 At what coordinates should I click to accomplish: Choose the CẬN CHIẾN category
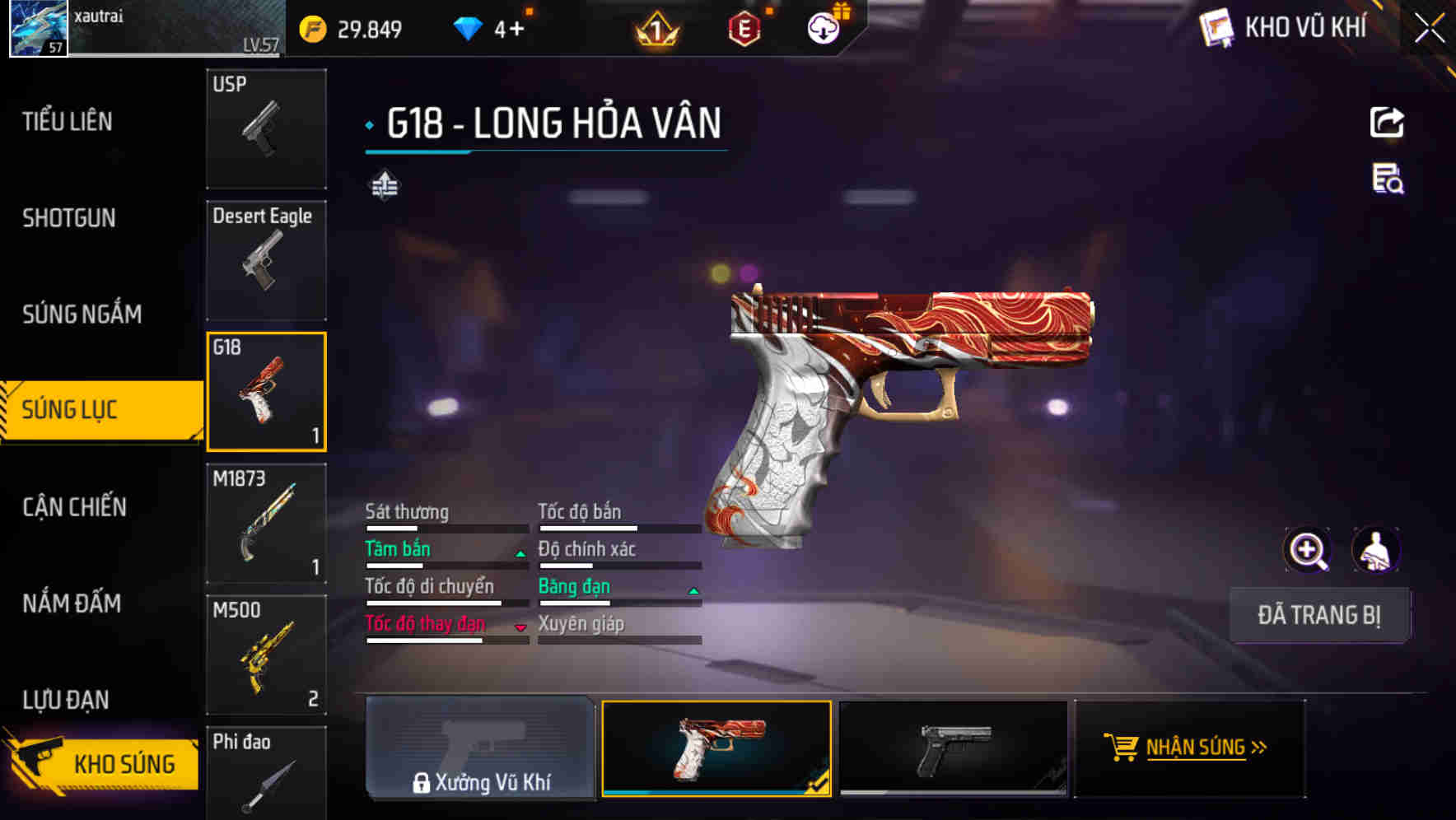tap(75, 506)
